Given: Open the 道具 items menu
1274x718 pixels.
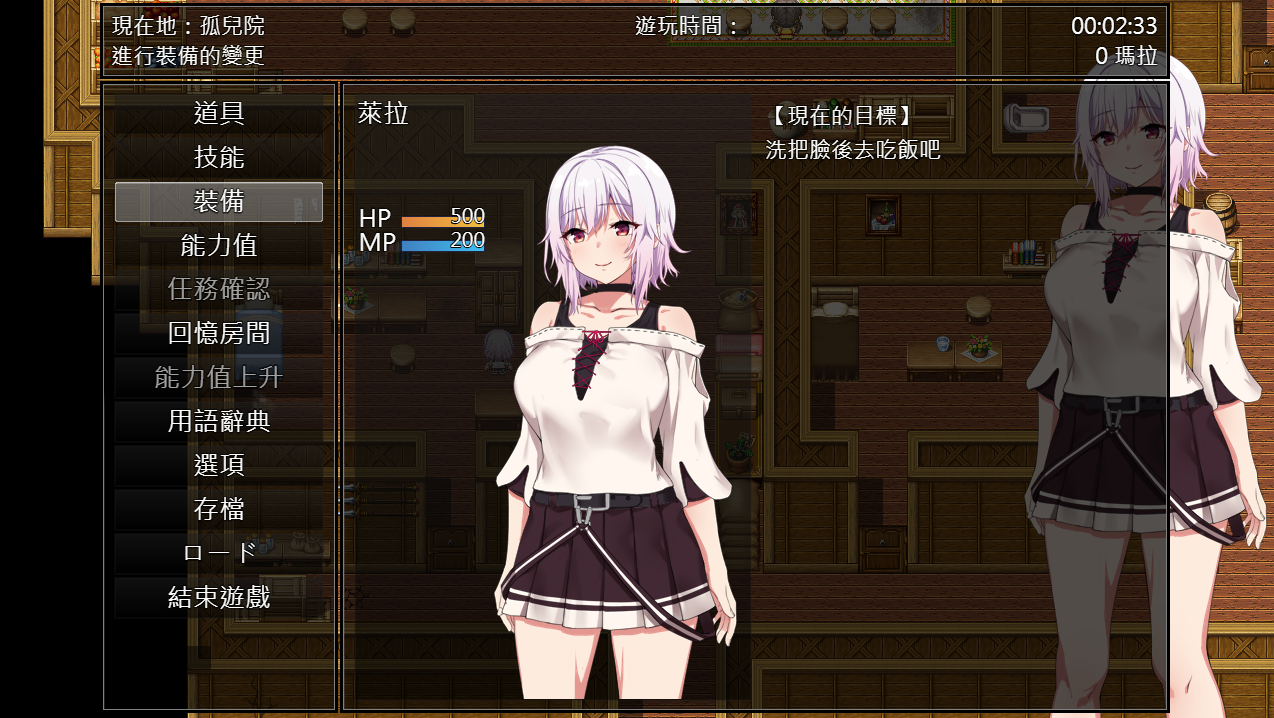Looking at the screenshot, I should 219,114.
